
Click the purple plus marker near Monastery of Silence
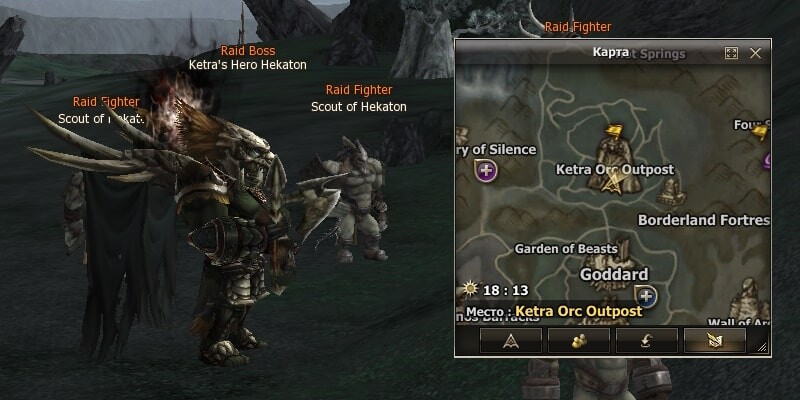pos(487,171)
